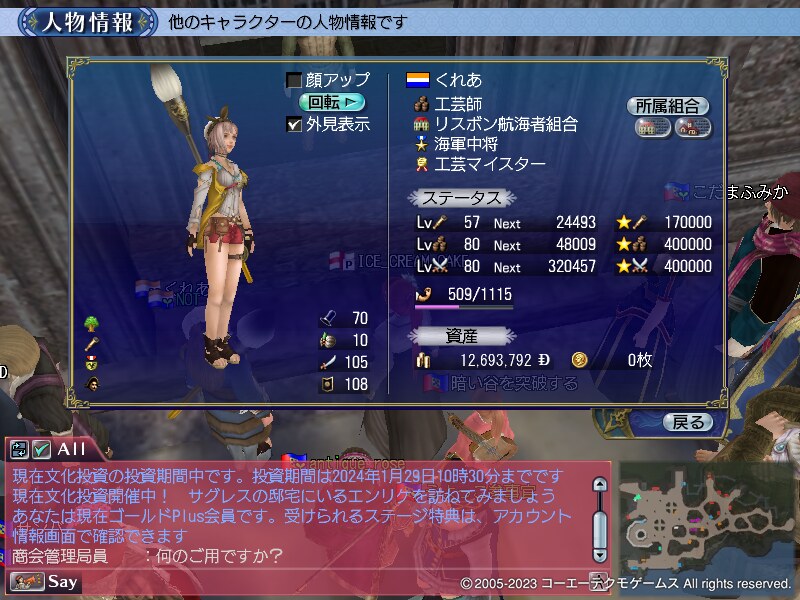The image size is (800, 600).
Task: Select the telescope icon beside the character
Action: (x=92, y=343)
